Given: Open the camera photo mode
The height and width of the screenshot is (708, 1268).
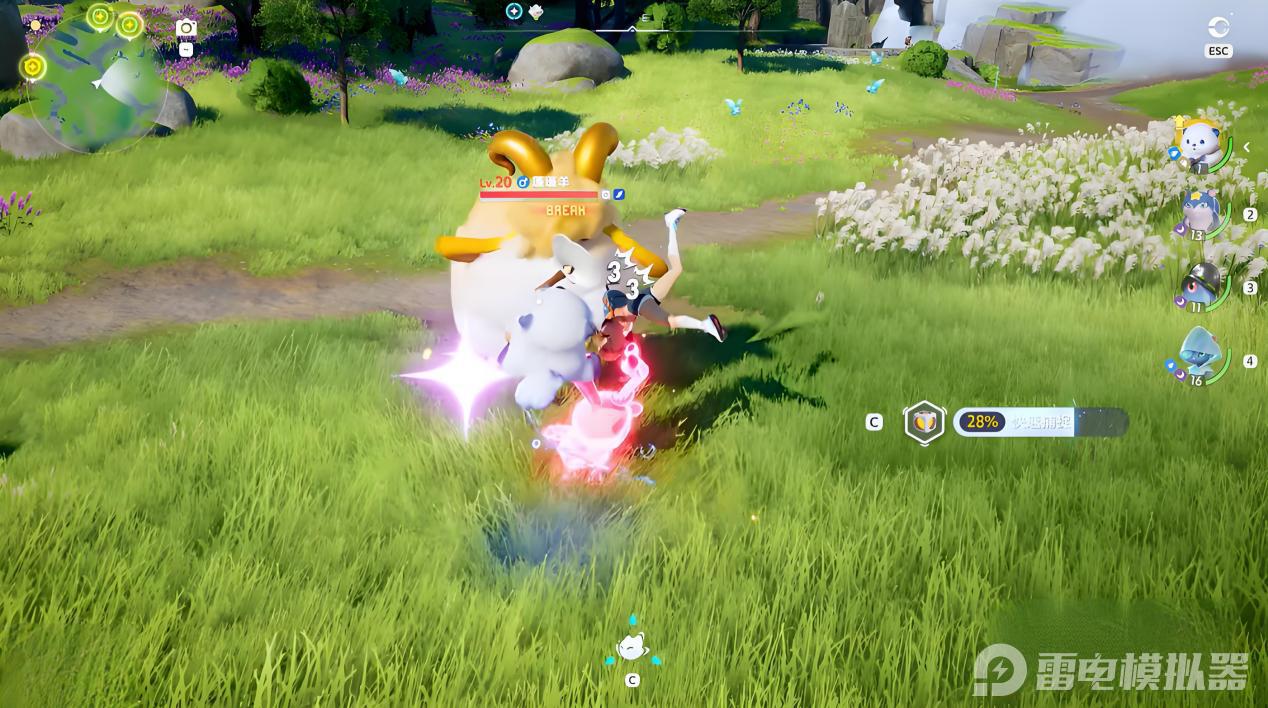Looking at the screenshot, I should pyautogui.click(x=186, y=28).
